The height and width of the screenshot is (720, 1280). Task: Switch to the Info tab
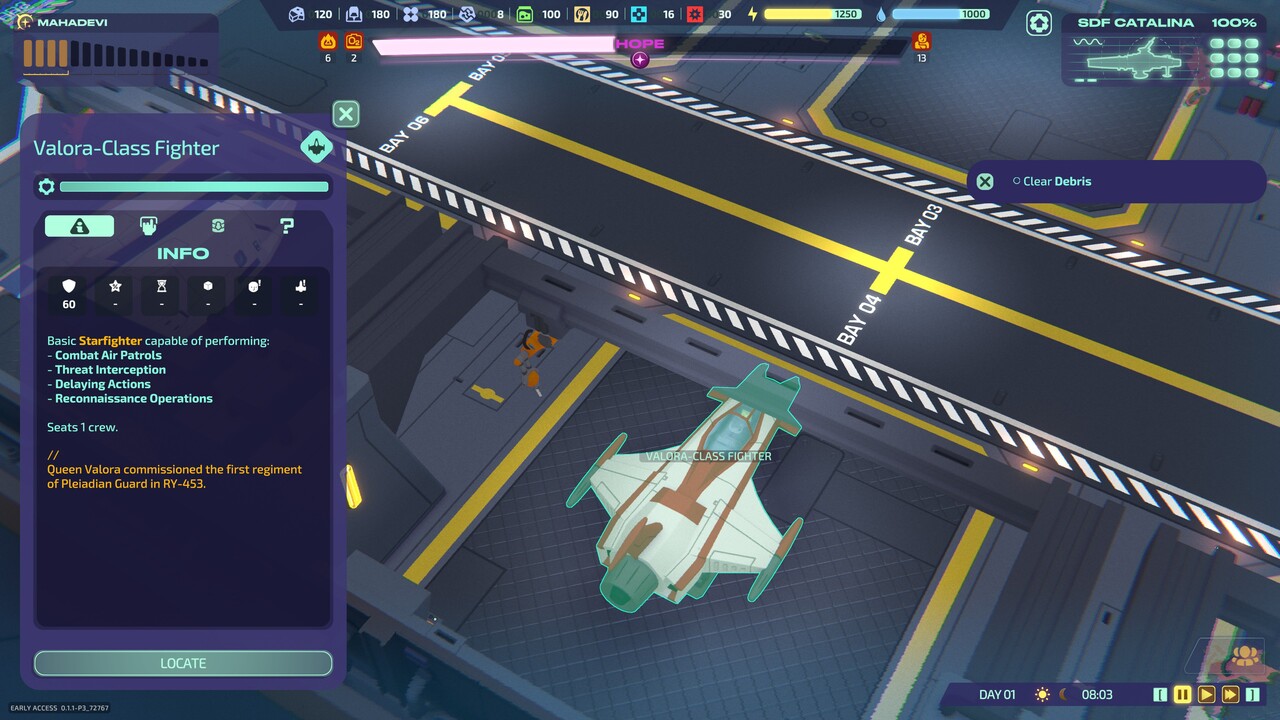pos(79,226)
